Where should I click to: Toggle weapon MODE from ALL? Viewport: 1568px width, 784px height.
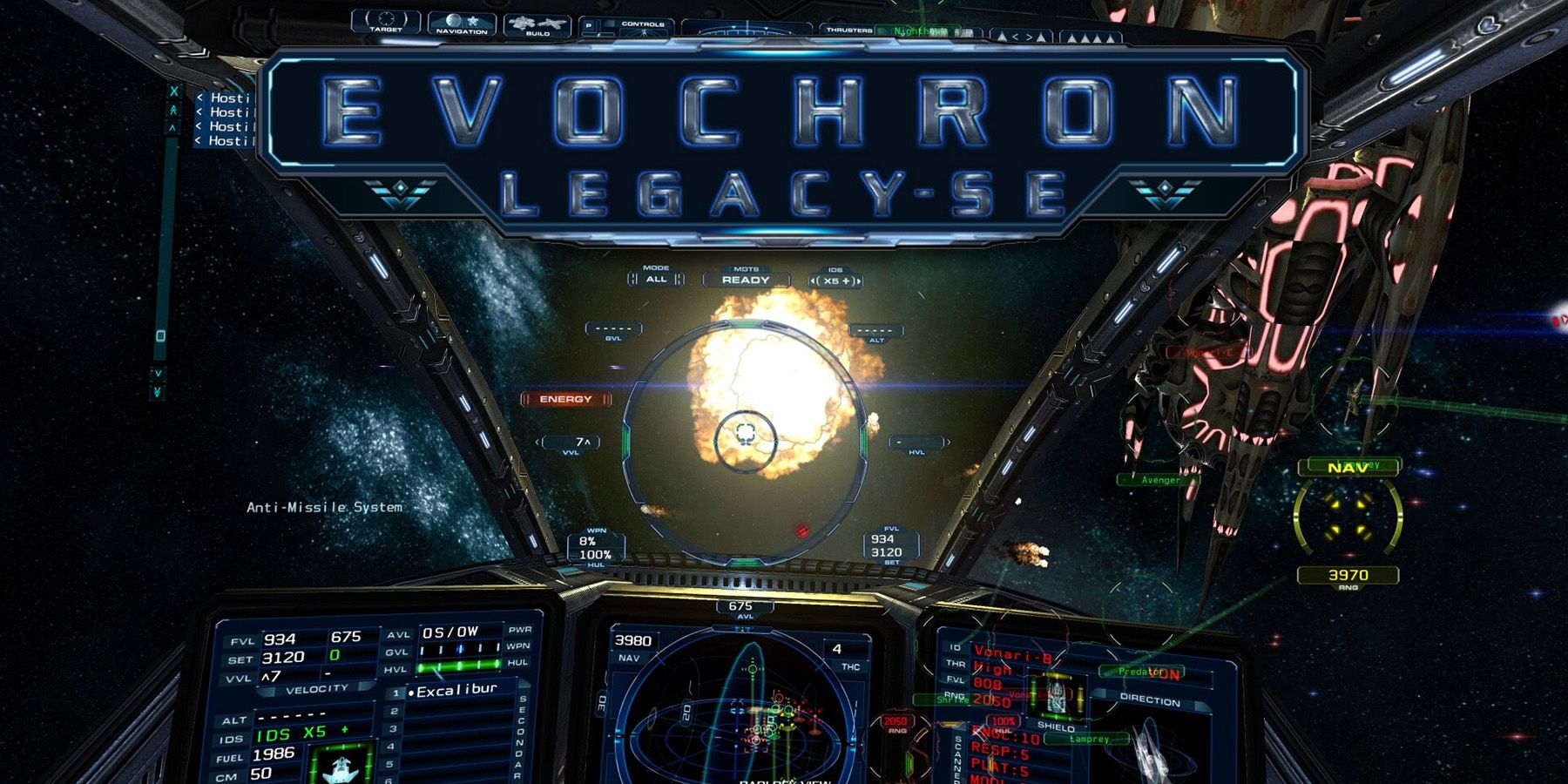click(654, 280)
